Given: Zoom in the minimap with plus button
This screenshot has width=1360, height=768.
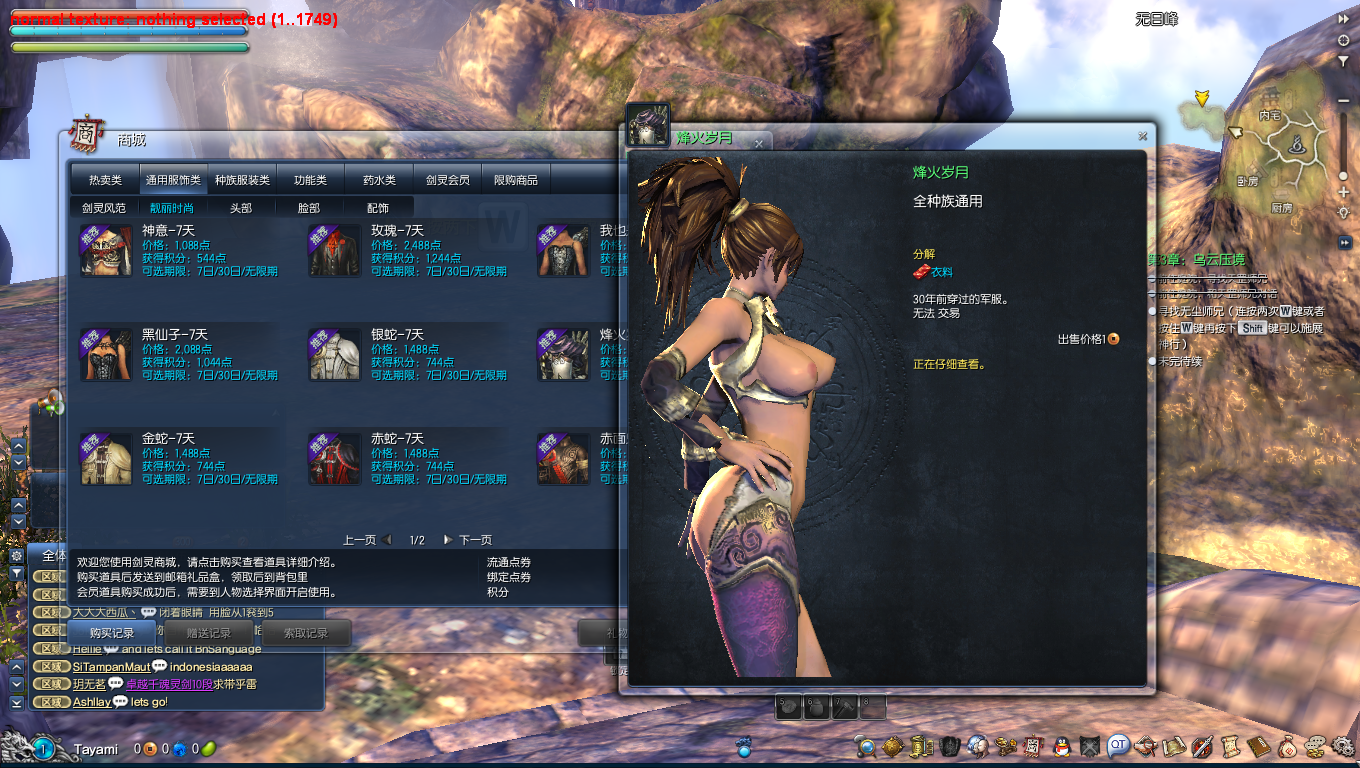Looking at the screenshot, I should click(1343, 192).
